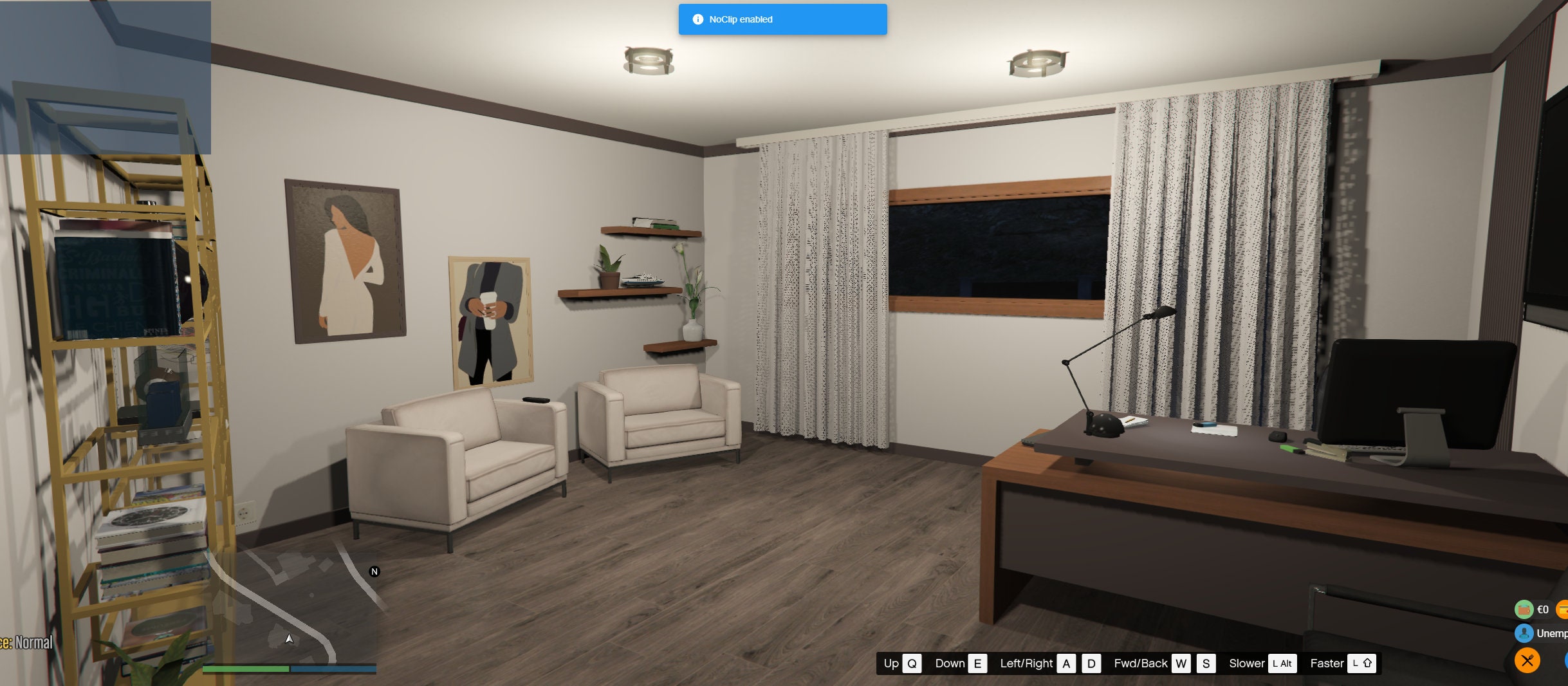Click the €0 wallet balance text
This screenshot has height=686, width=1568.
(x=1543, y=609)
